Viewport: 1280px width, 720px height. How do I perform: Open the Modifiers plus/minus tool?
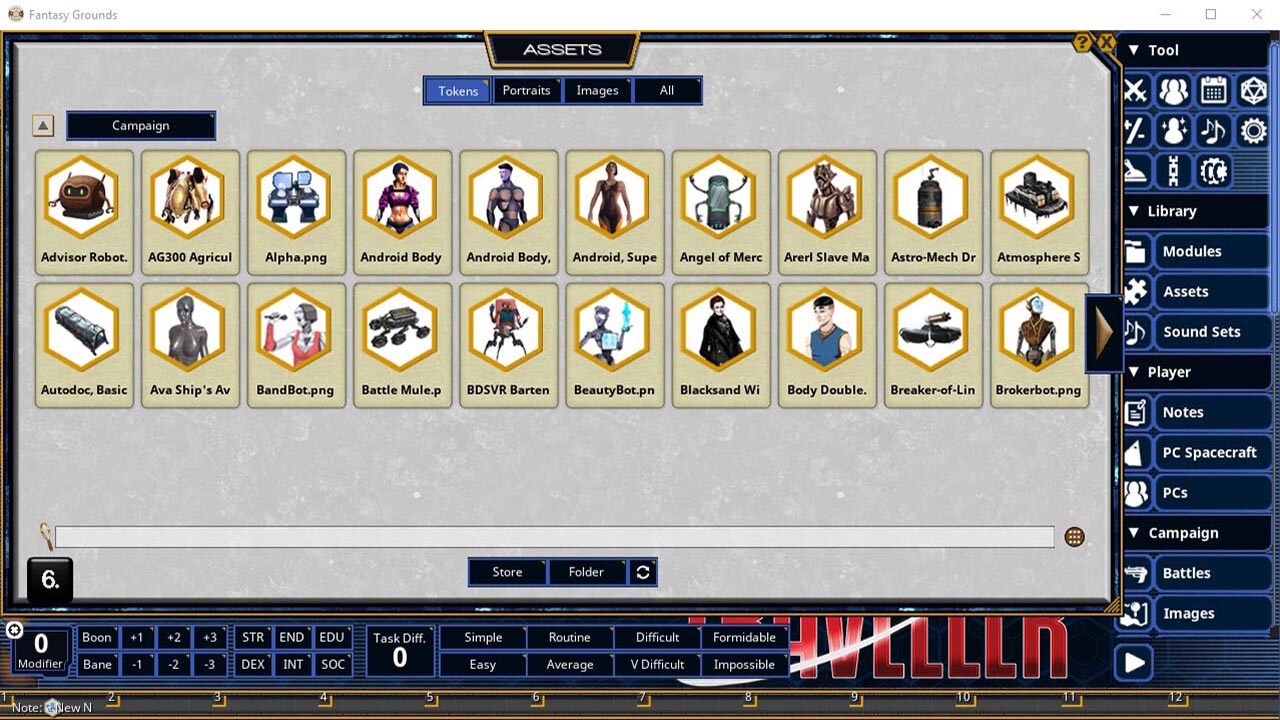coord(1134,131)
